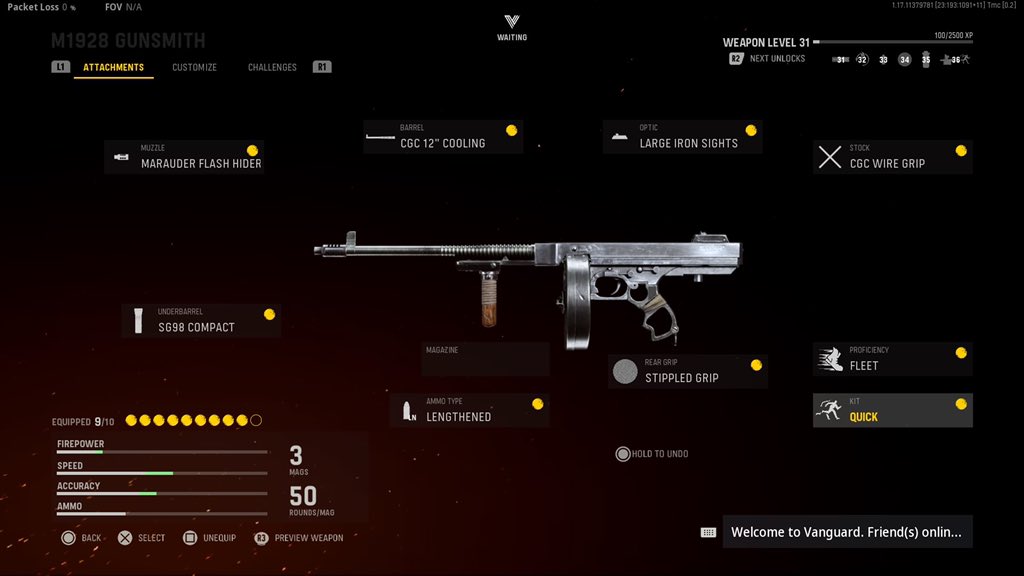Open the SG98 Compact underbarrel slot
The image size is (1024, 576).
coord(201,321)
